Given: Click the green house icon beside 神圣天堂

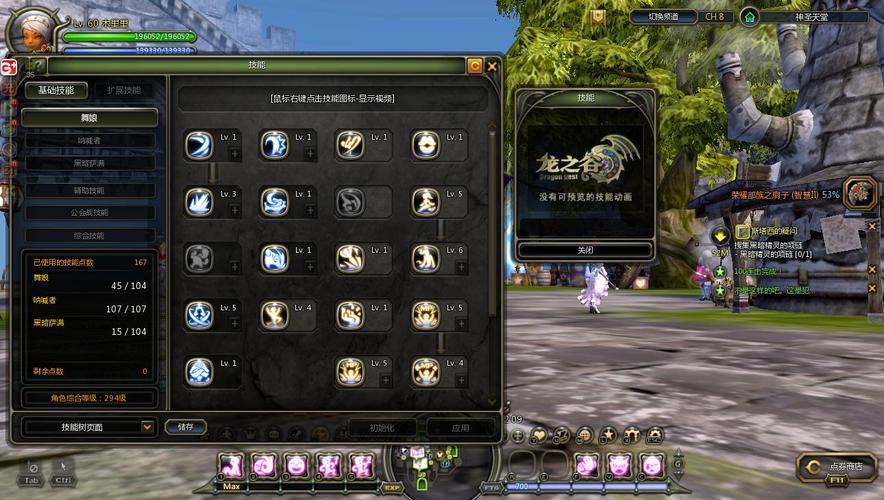Looking at the screenshot, I should pyautogui.click(x=749, y=17).
